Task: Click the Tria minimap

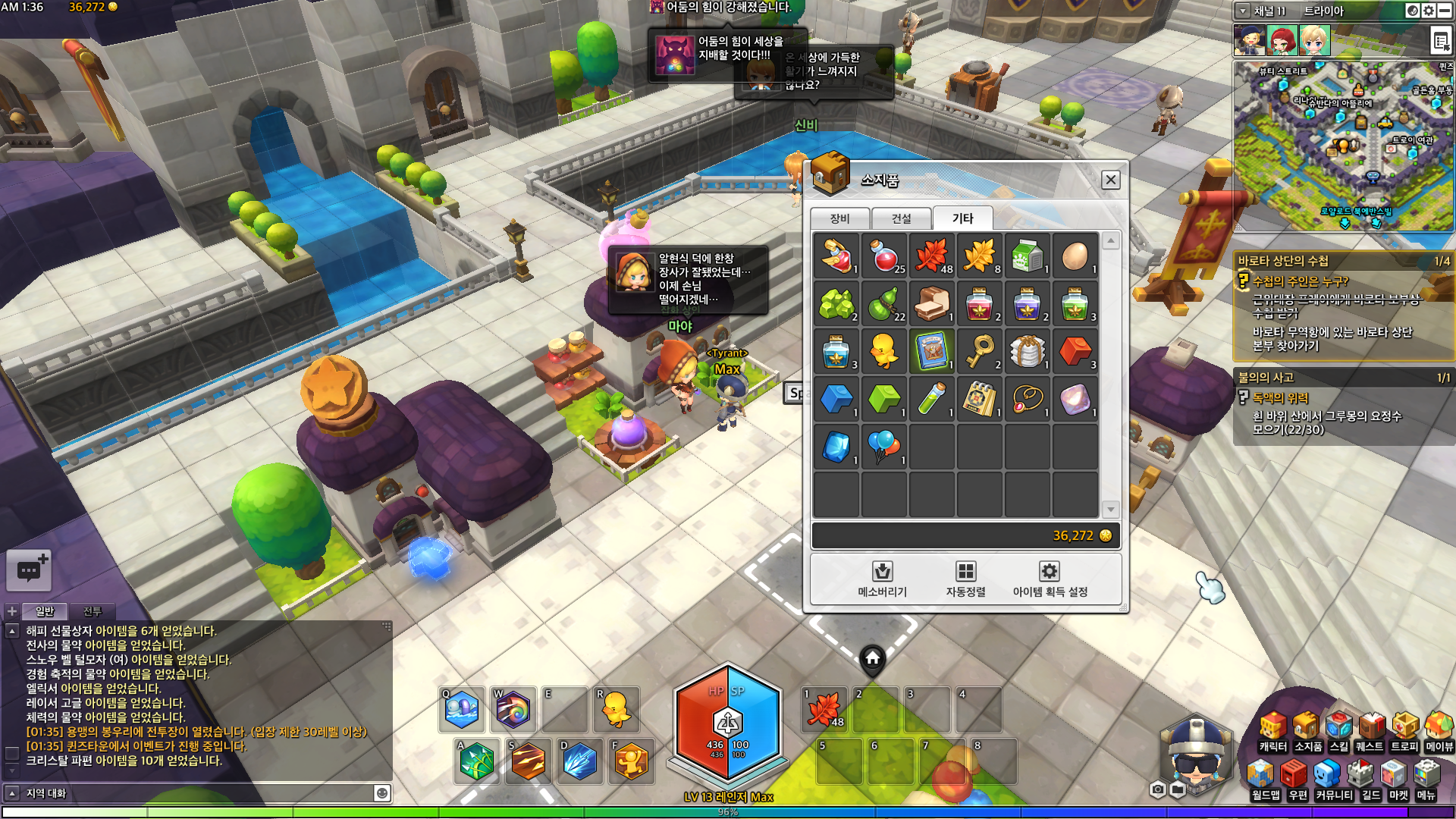Action: (1342, 144)
